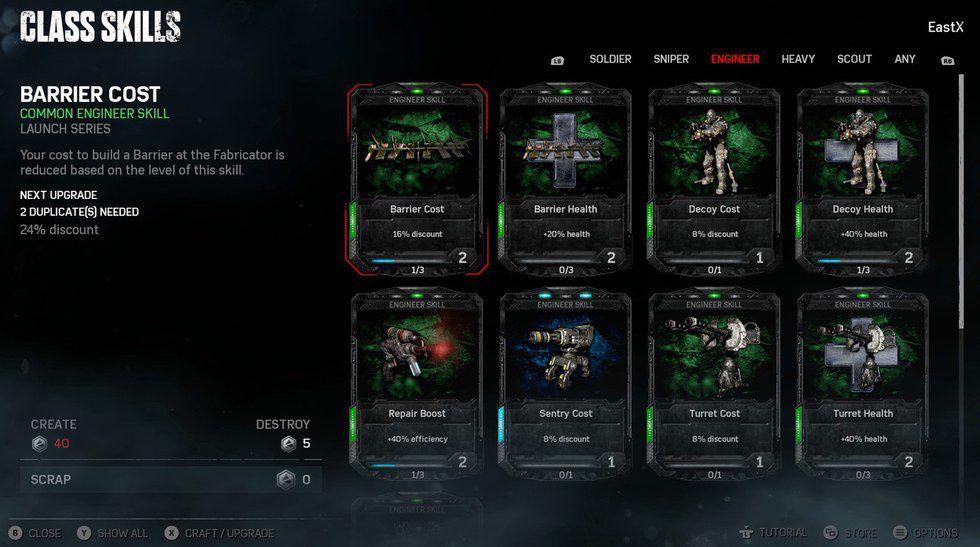Select the Barrier Cost skill card
Image resolution: width=980 pixels, height=547 pixels.
(417, 180)
